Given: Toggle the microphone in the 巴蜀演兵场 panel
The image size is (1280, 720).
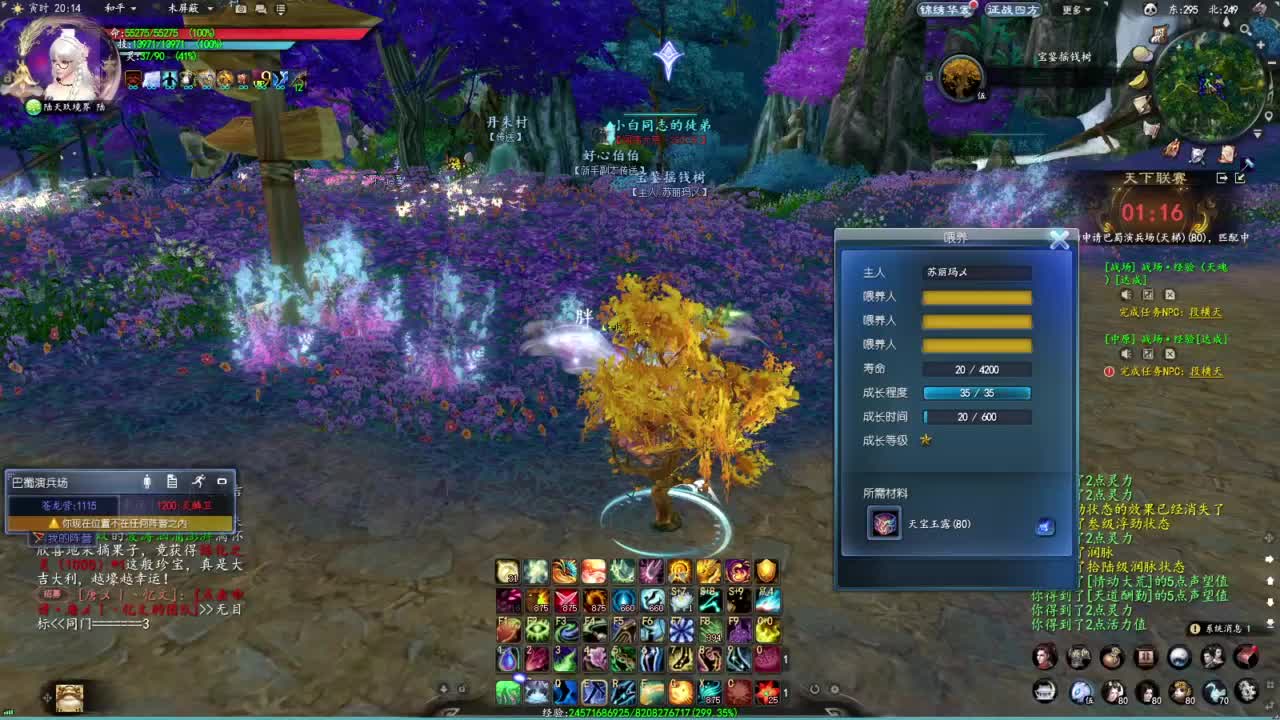Looking at the screenshot, I should (x=147, y=482).
